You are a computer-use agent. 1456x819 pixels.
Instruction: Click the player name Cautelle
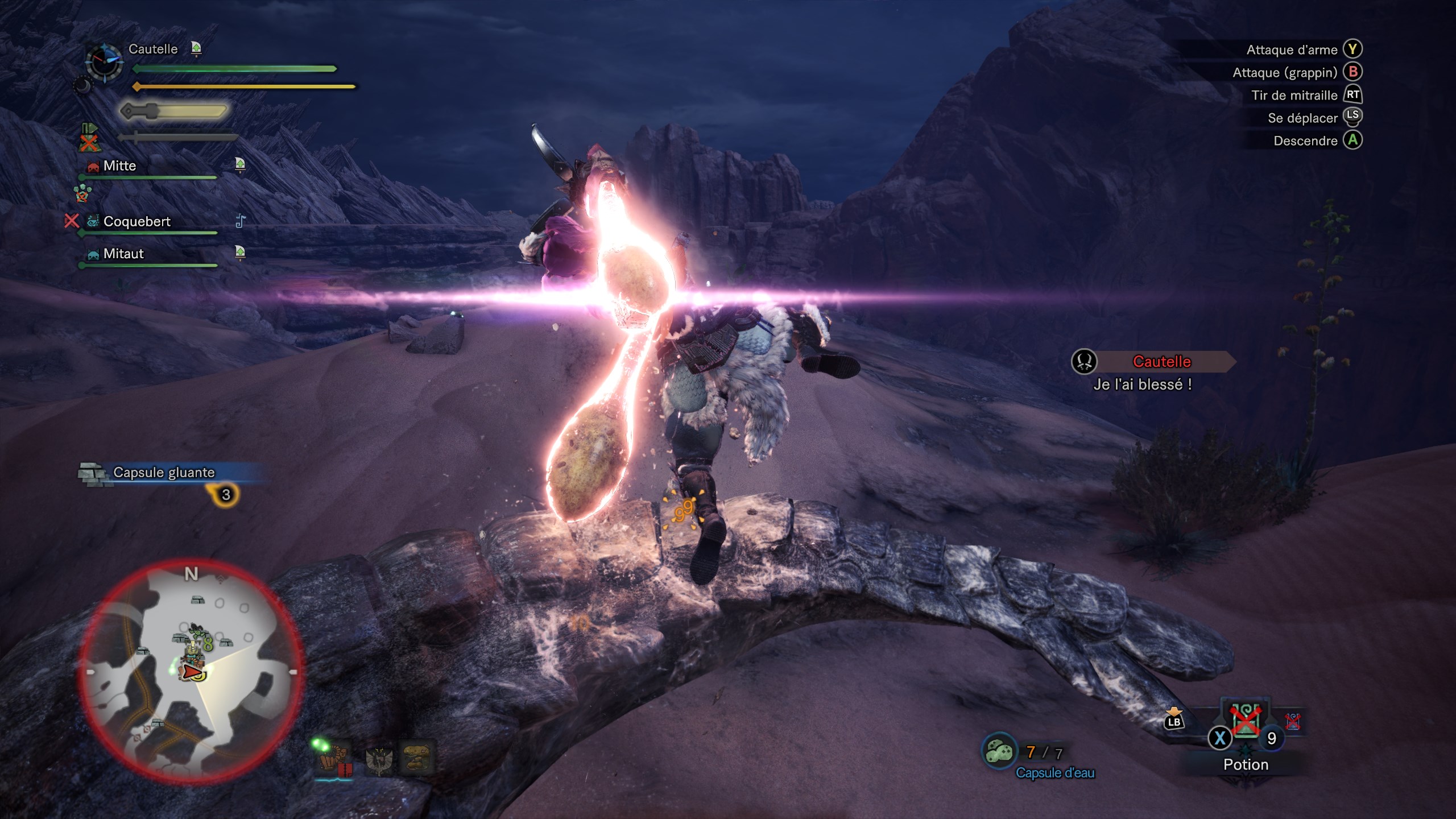tap(153, 49)
